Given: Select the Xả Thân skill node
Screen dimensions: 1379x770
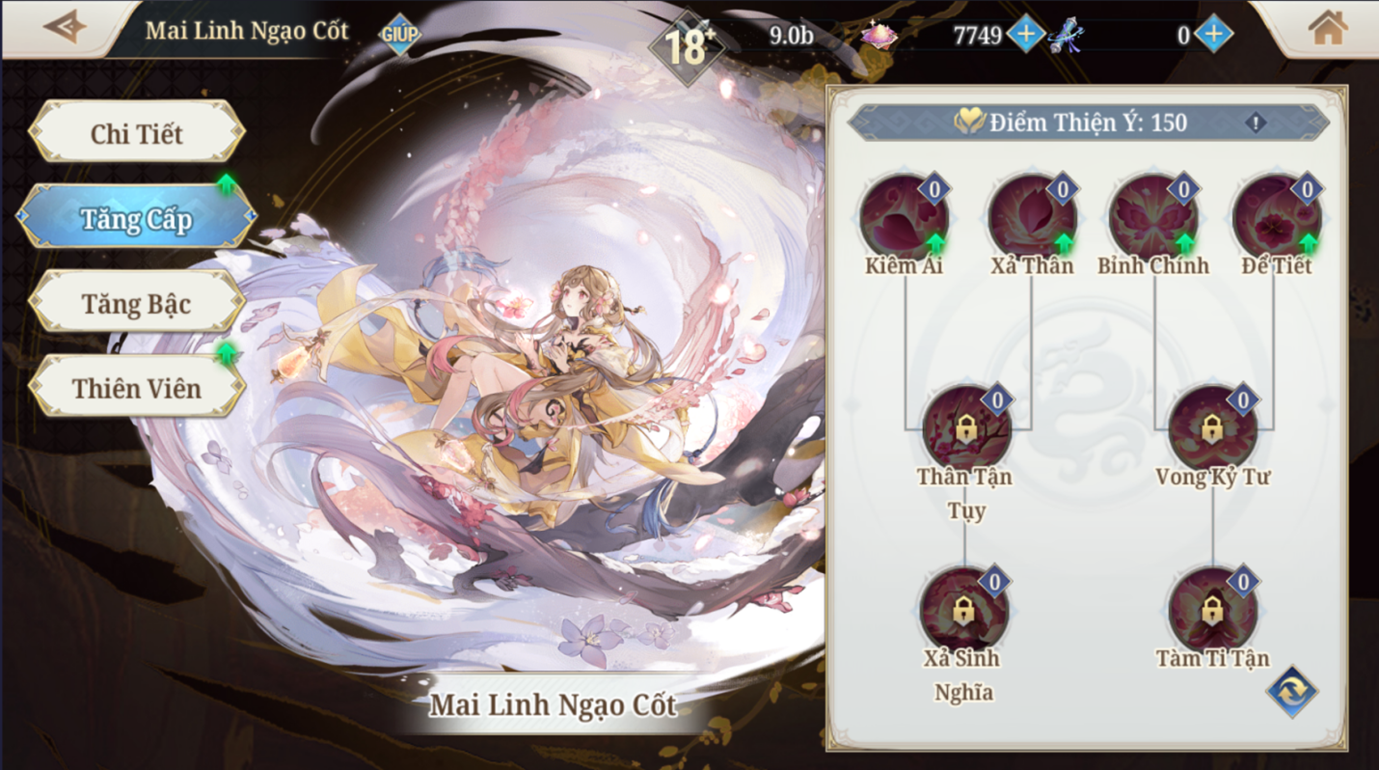Looking at the screenshot, I should click(x=1032, y=217).
